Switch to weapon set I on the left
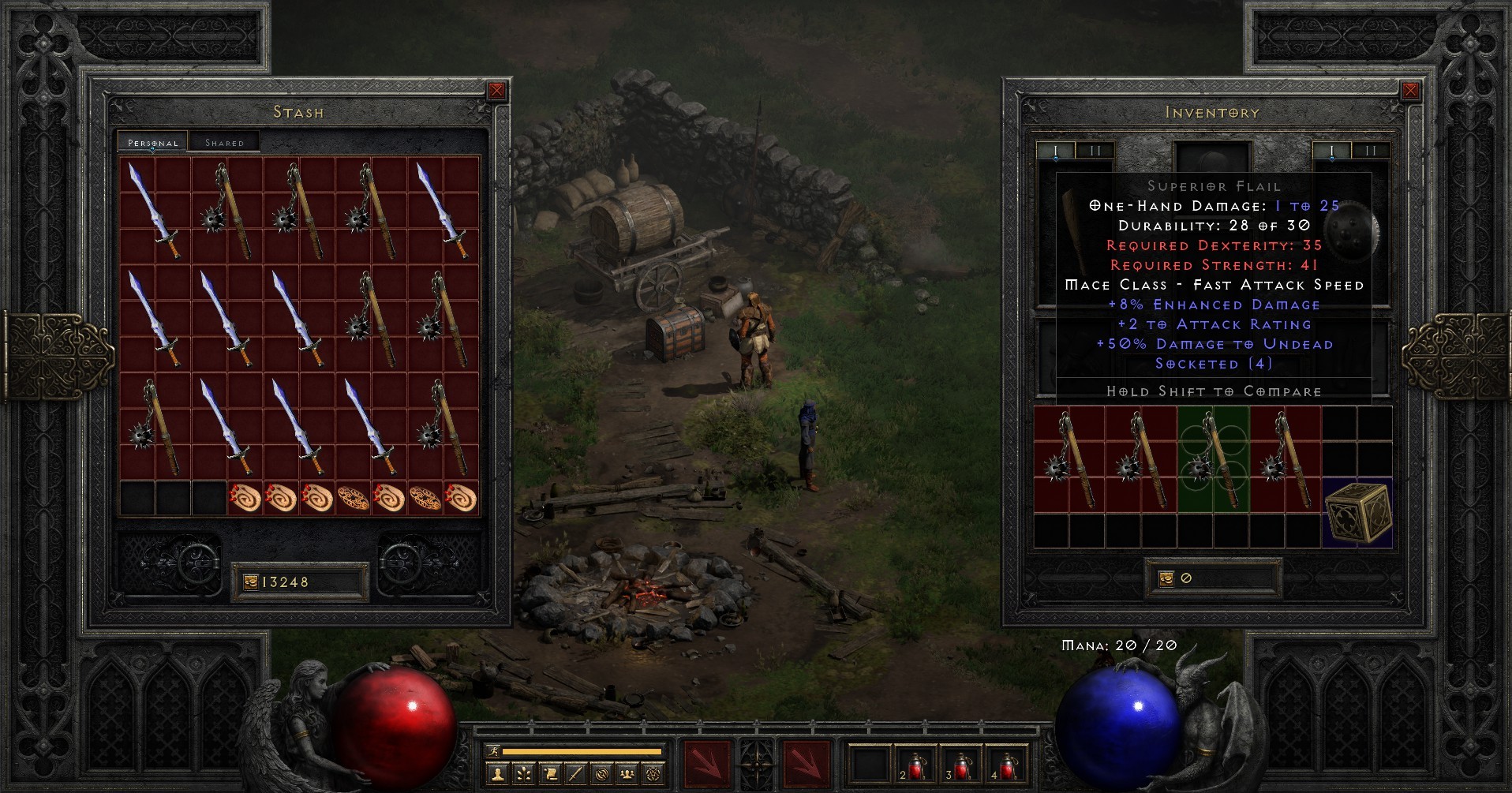Viewport: 1512px width, 793px height. point(1056,150)
